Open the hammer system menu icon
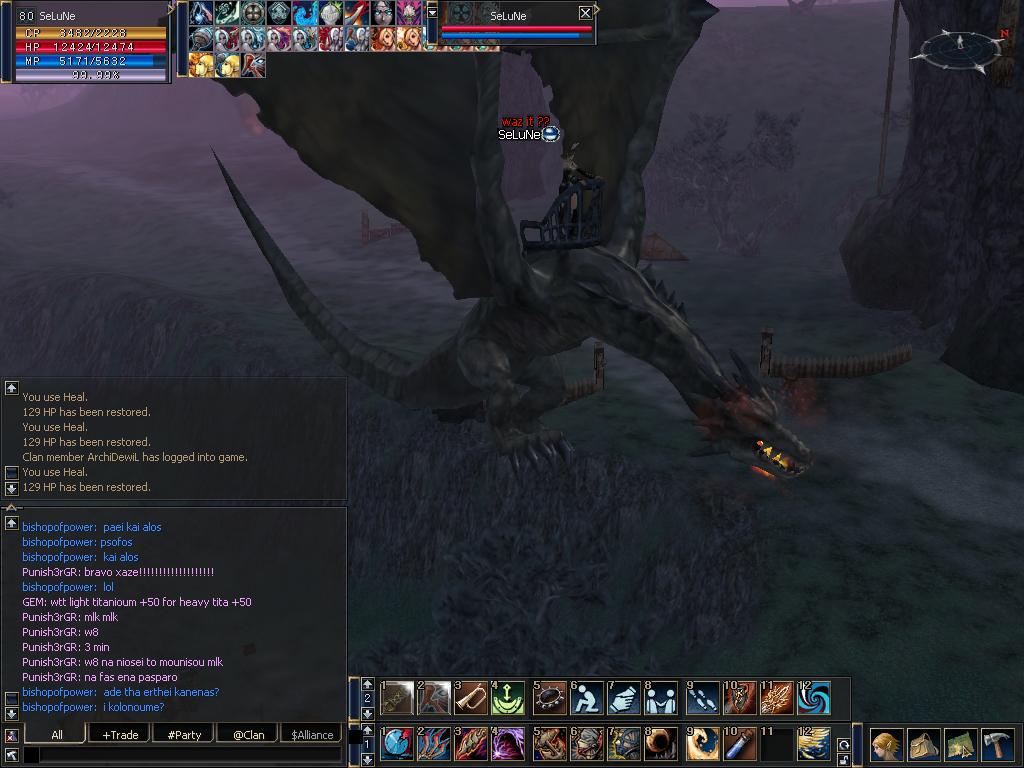 tap(997, 745)
